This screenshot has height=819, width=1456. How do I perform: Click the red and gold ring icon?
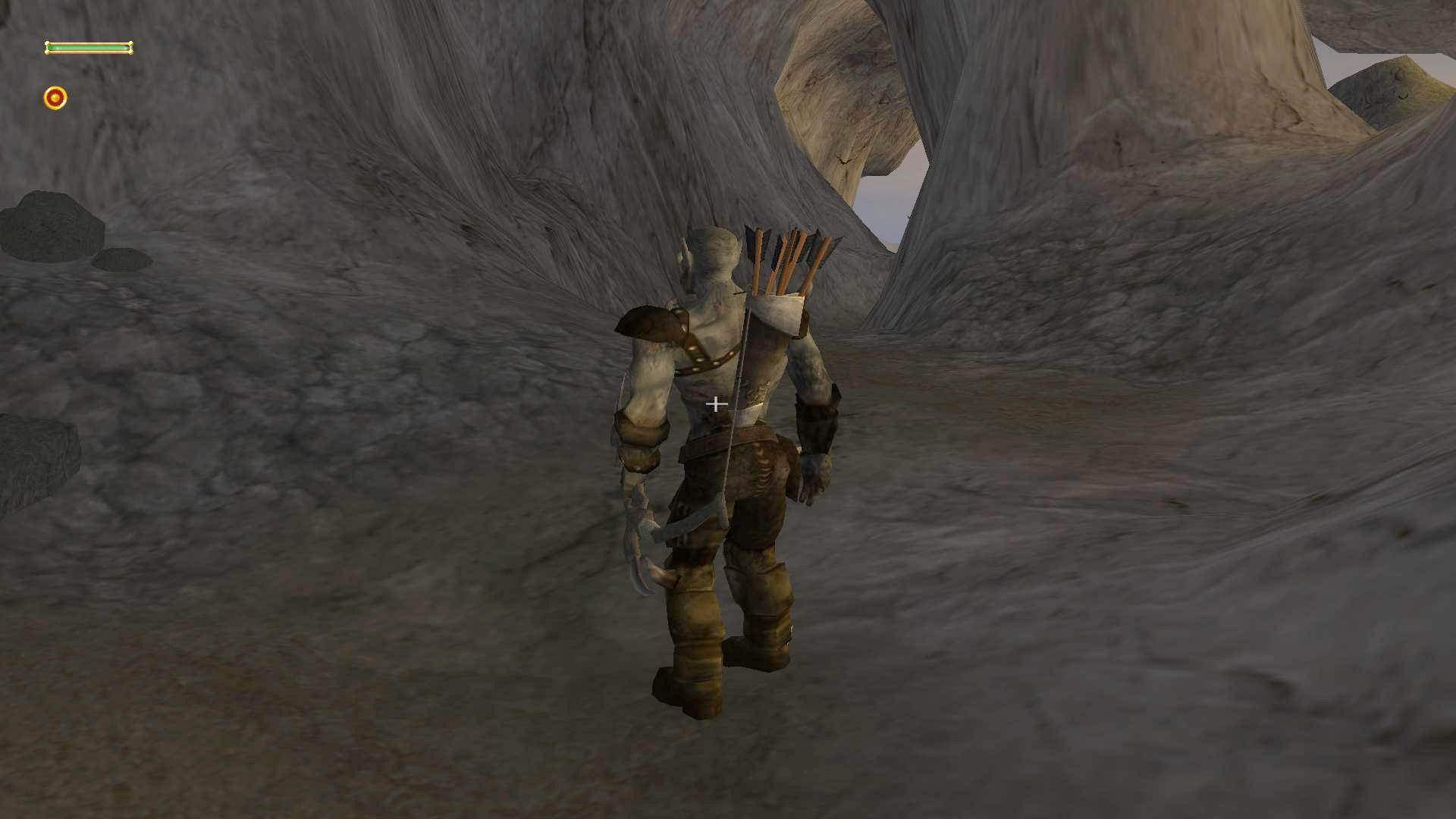point(55,98)
